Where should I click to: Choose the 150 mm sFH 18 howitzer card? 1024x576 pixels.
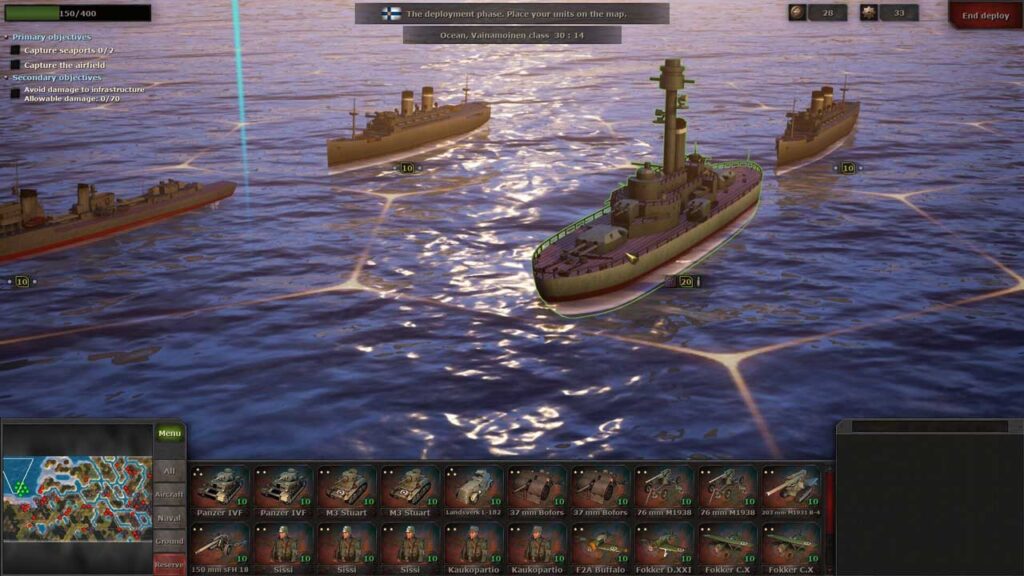pos(220,547)
